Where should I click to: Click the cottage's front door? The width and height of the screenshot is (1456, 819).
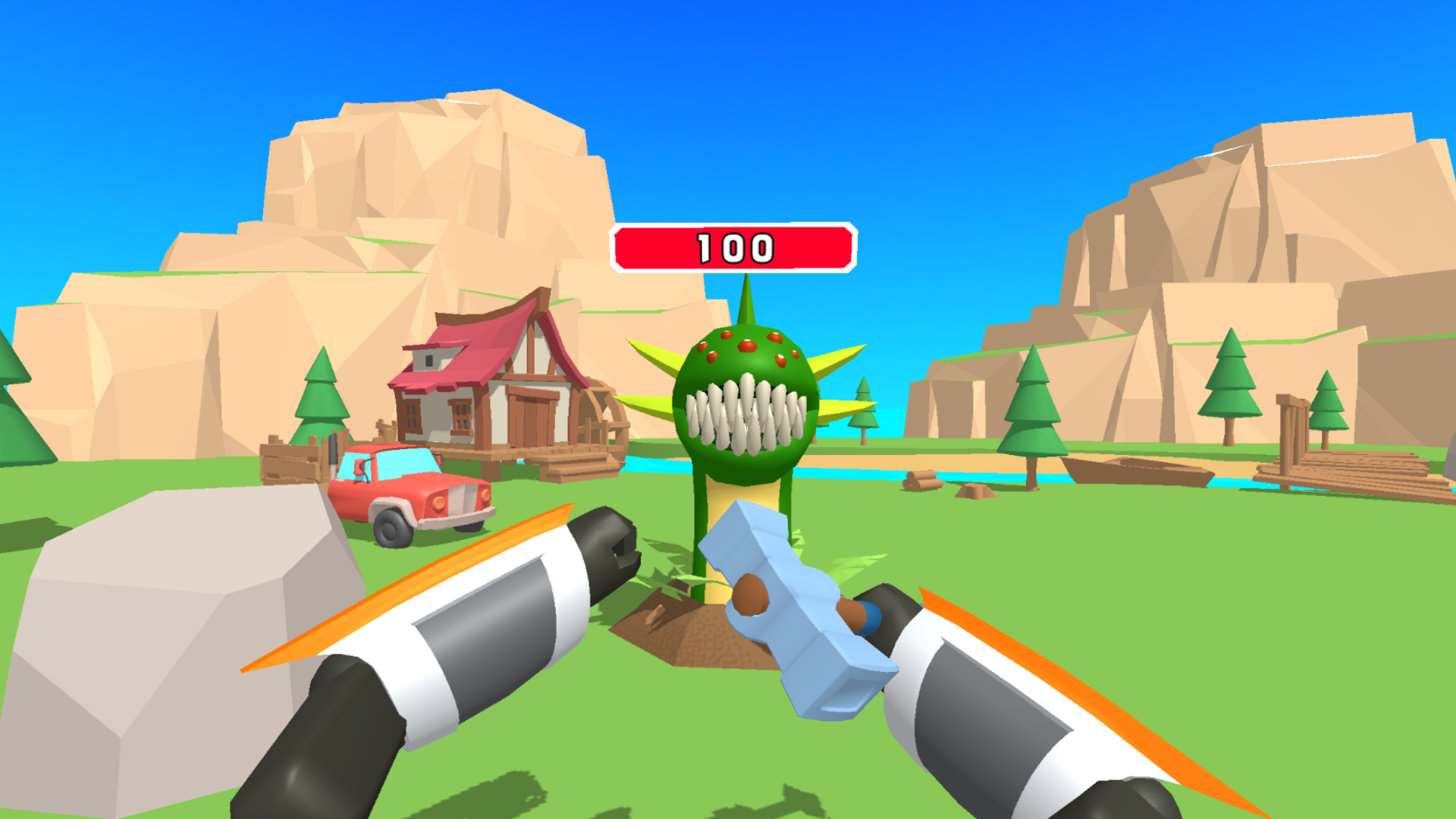[532, 416]
